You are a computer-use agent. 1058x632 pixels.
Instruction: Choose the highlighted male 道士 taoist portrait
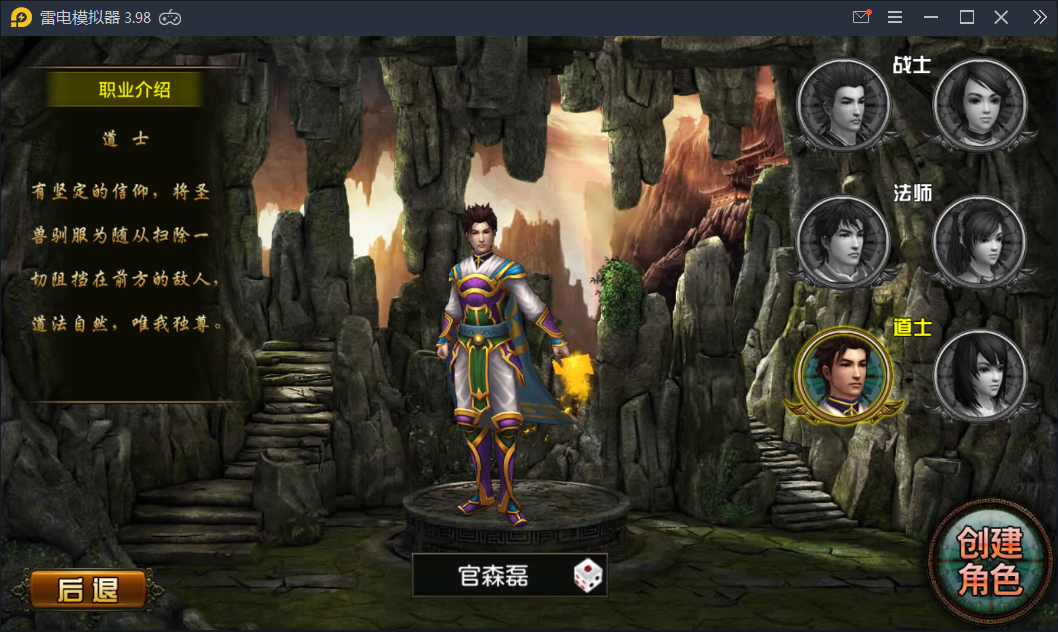(841, 374)
